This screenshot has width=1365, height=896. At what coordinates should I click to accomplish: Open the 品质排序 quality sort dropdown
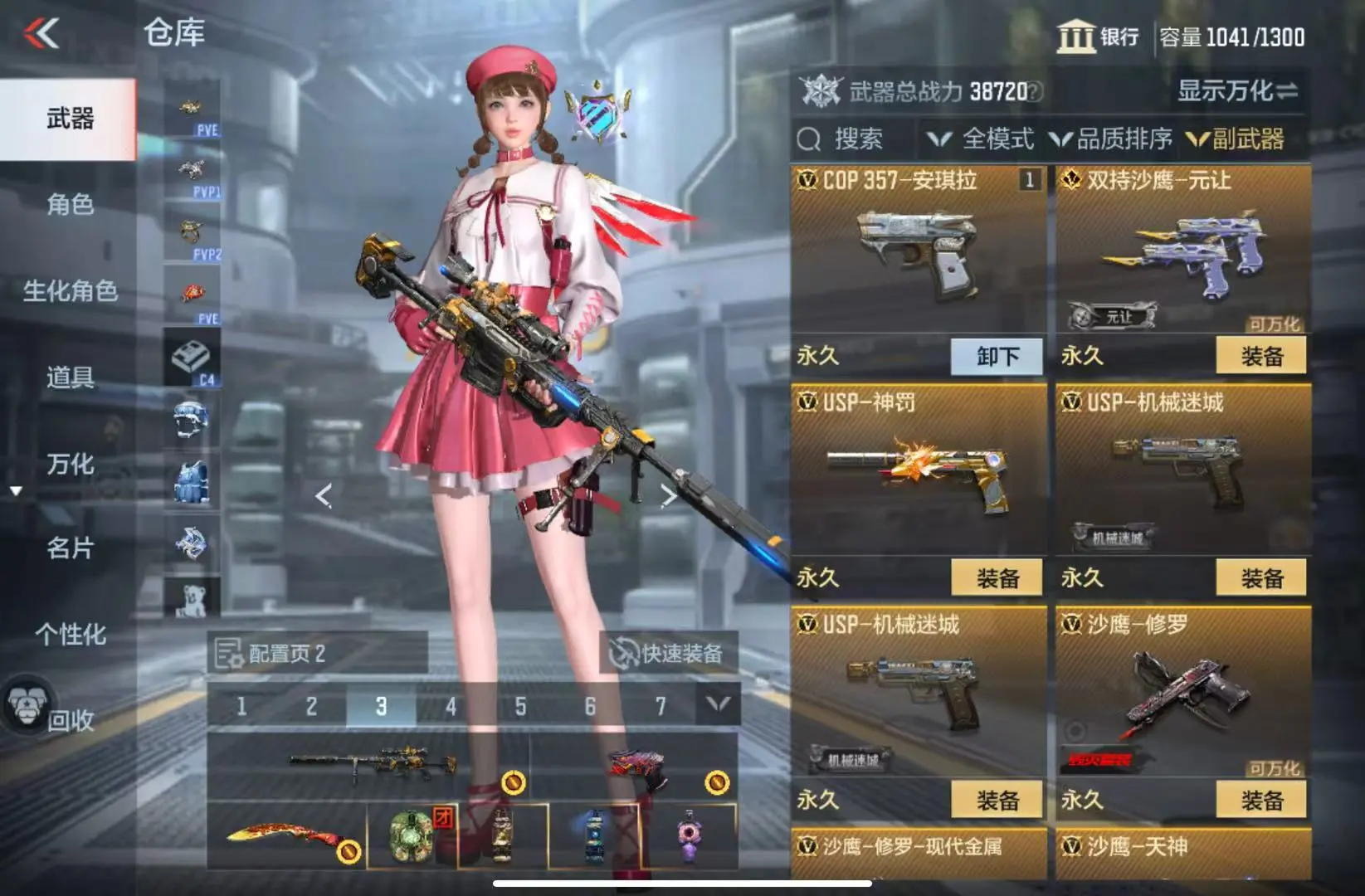pyautogui.click(x=1111, y=139)
